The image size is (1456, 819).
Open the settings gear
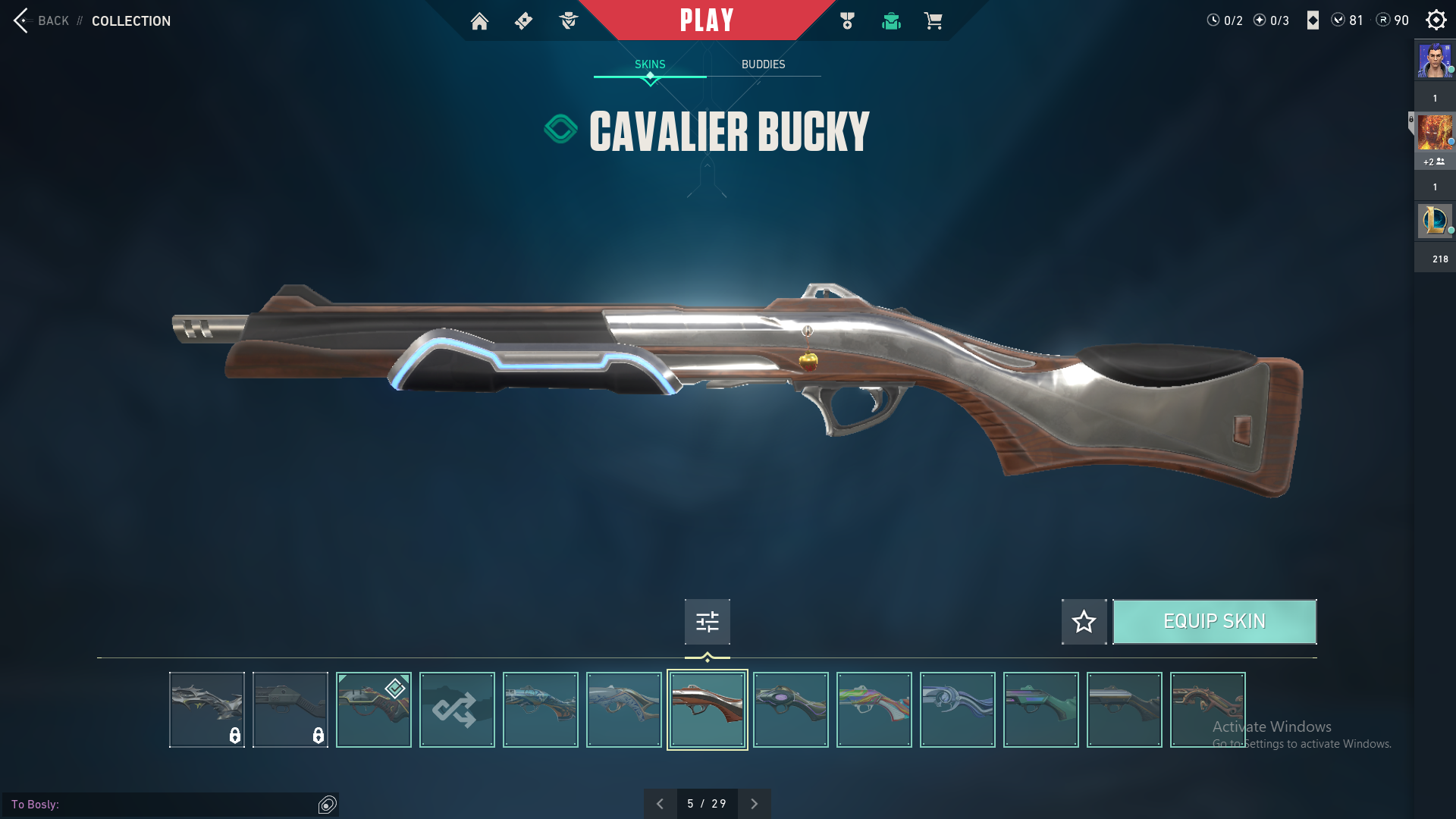coord(1436,20)
